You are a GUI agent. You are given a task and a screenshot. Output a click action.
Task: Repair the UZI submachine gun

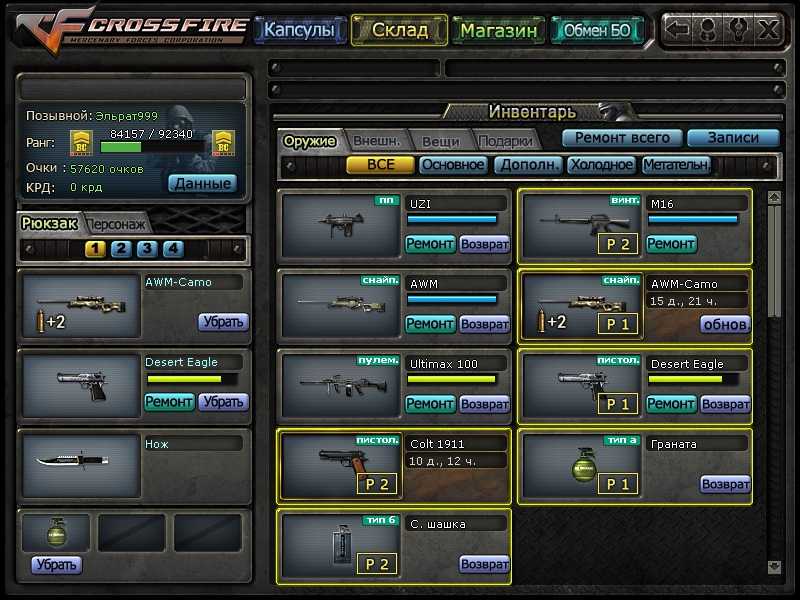click(x=430, y=243)
